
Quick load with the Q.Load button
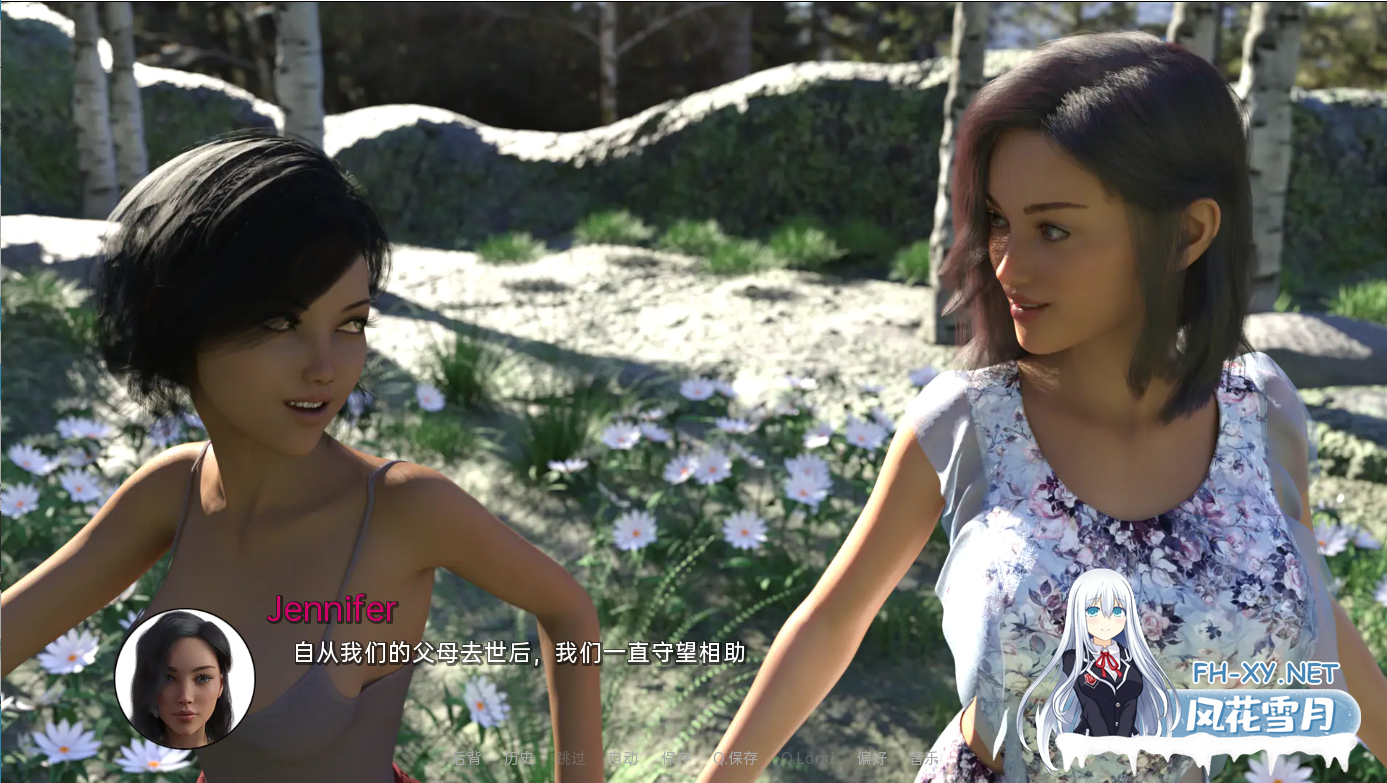pyautogui.click(x=807, y=758)
